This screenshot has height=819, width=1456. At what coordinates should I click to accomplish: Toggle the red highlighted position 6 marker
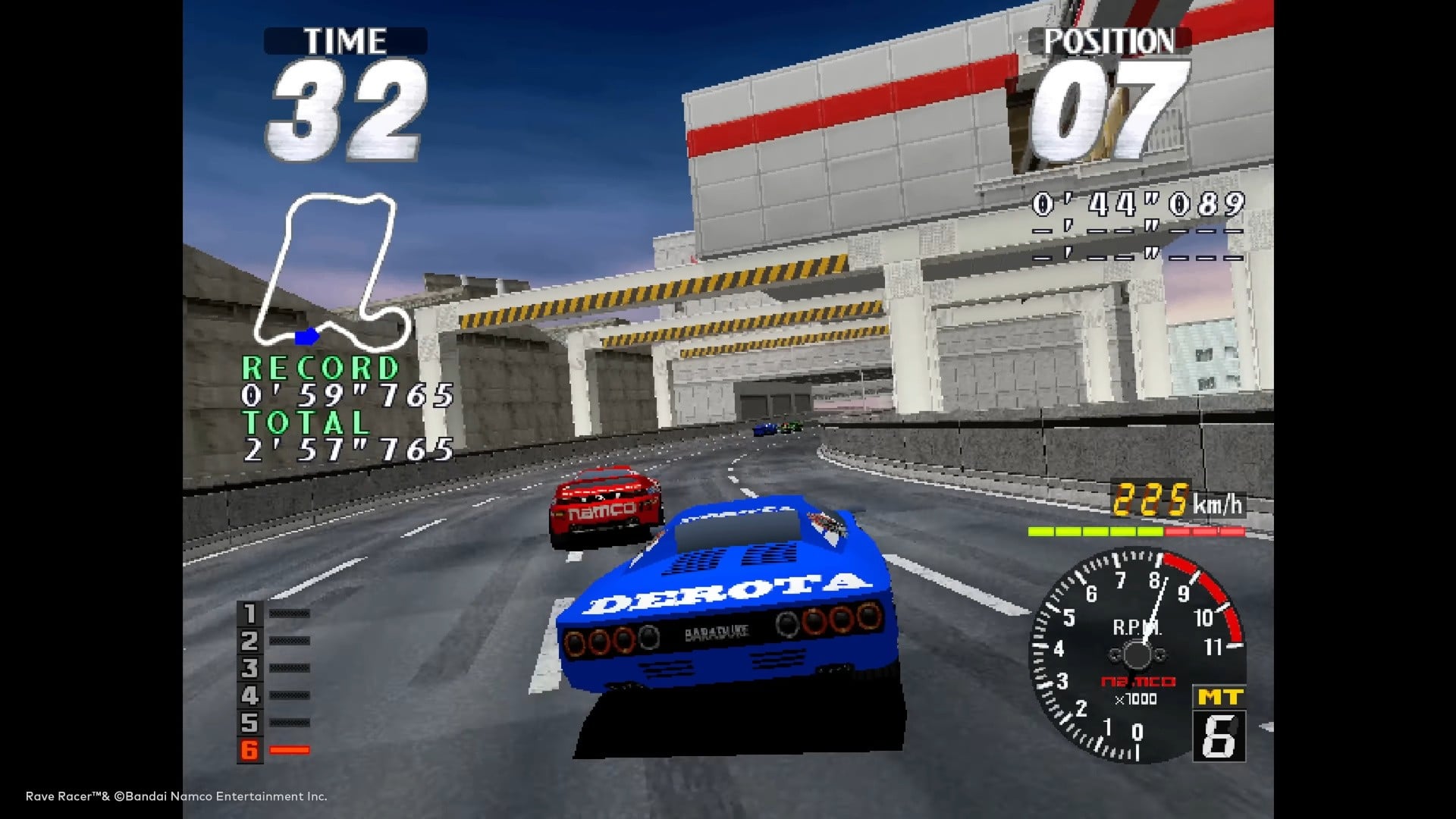pyautogui.click(x=250, y=751)
